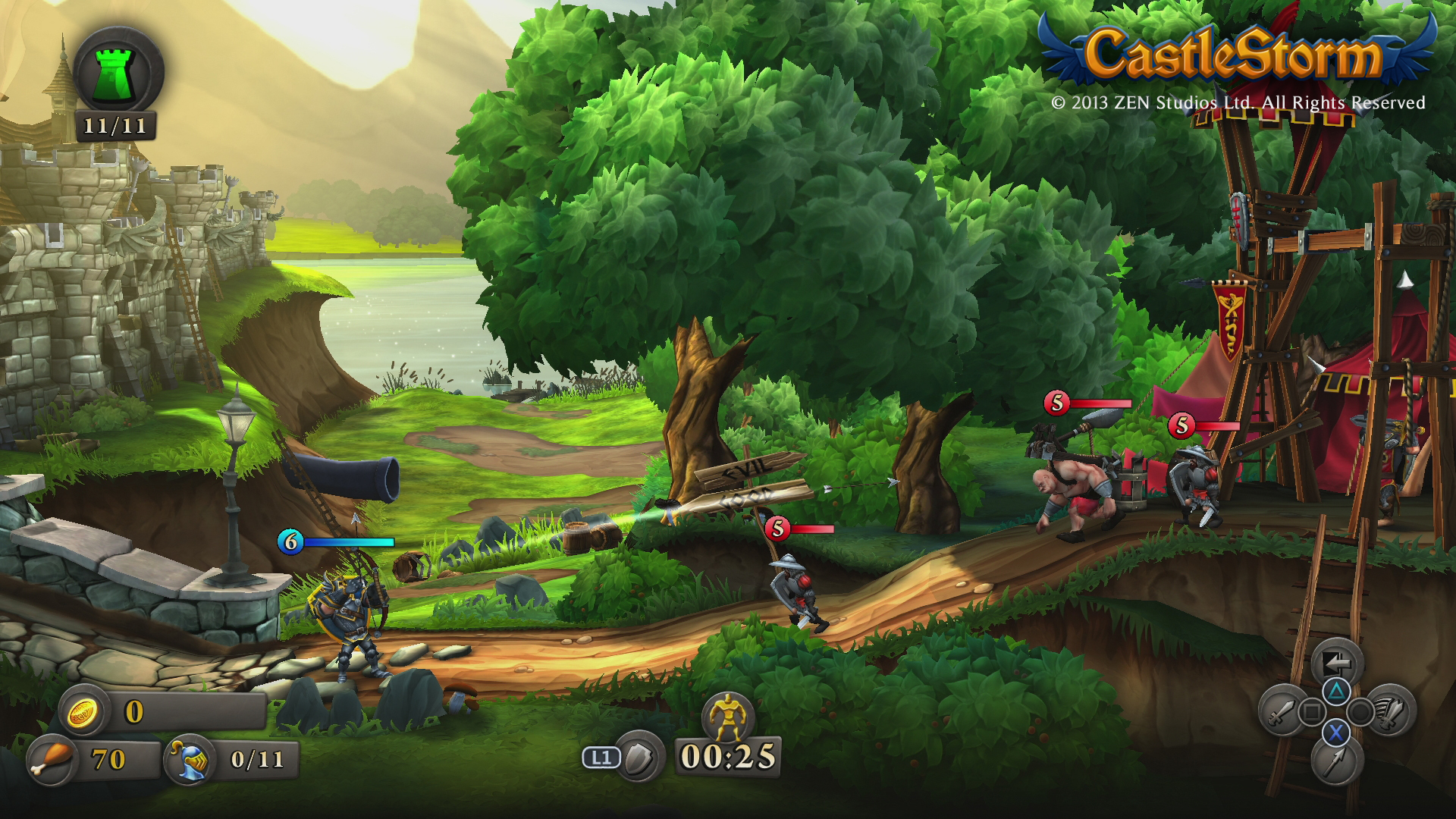Select the knight helmet troop icon
The image size is (1456, 819).
[x=190, y=760]
